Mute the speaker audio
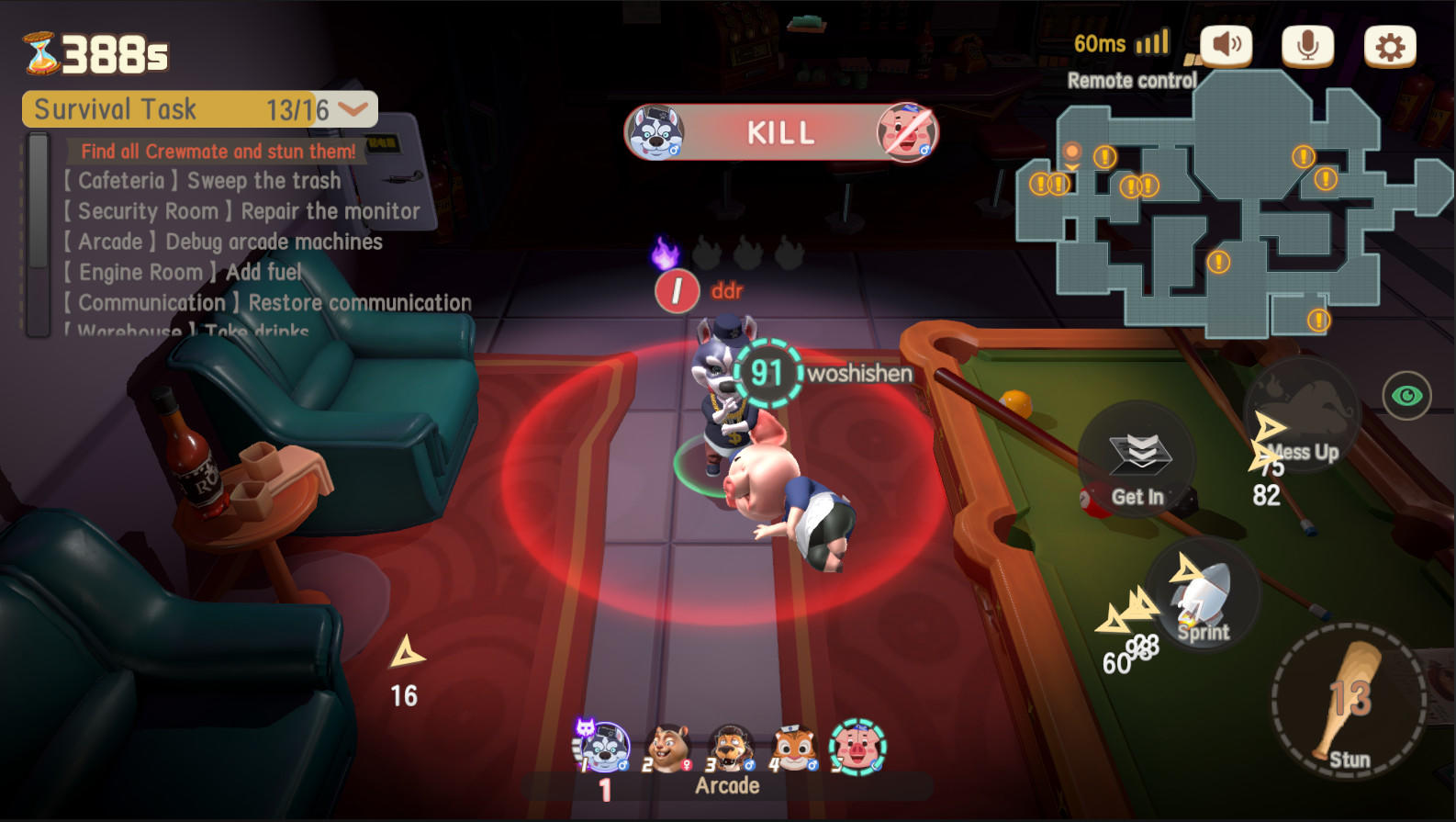The width and height of the screenshot is (1456, 822). tap(1225, 42)
